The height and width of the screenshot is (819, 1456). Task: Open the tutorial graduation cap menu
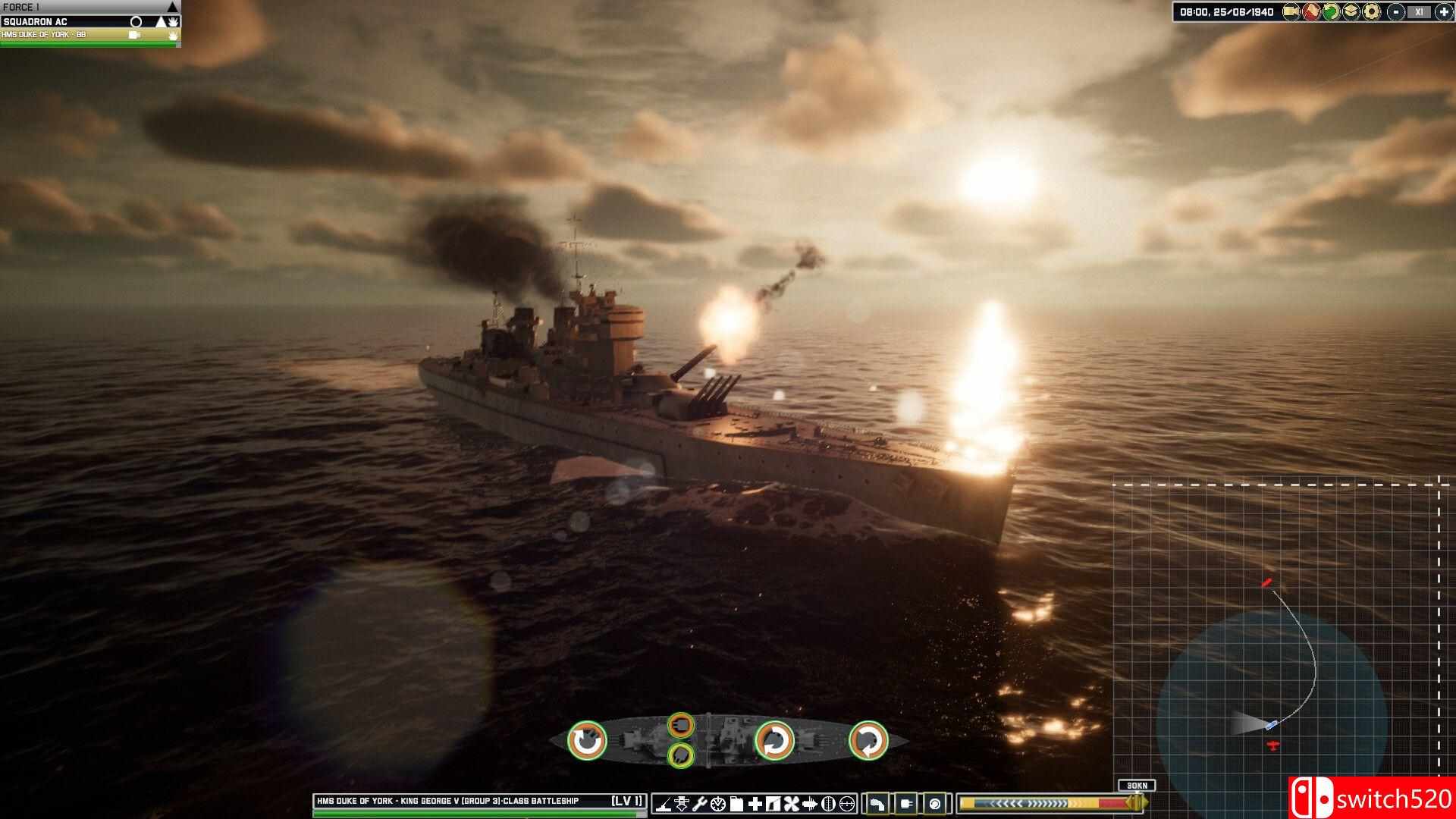coord(1350,11)
